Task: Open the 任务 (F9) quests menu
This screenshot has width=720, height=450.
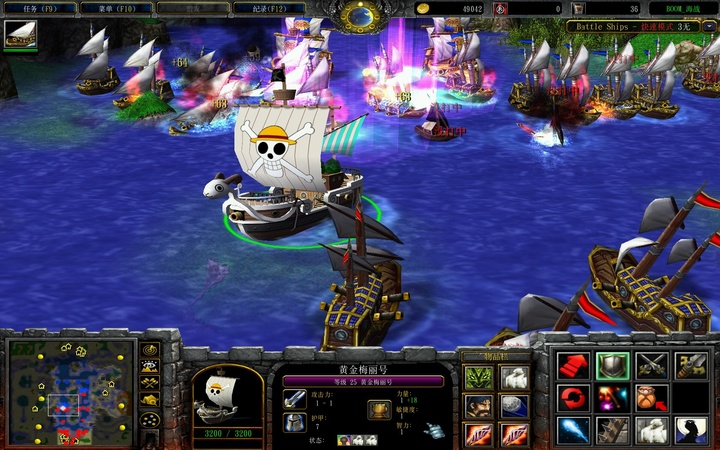Action: (x=38, y=8)
